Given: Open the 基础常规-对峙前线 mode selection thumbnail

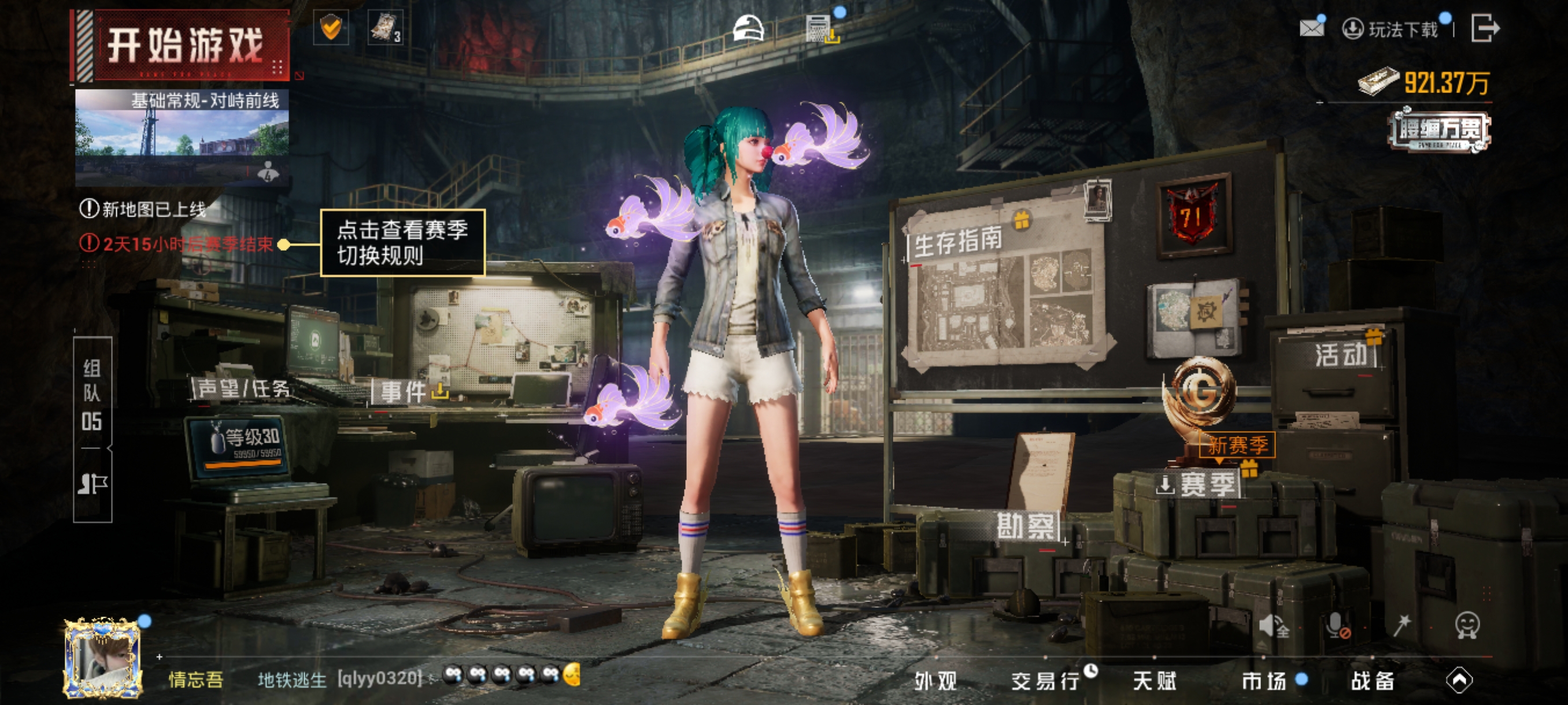Looking at the screenshot, I should point(182,137).
